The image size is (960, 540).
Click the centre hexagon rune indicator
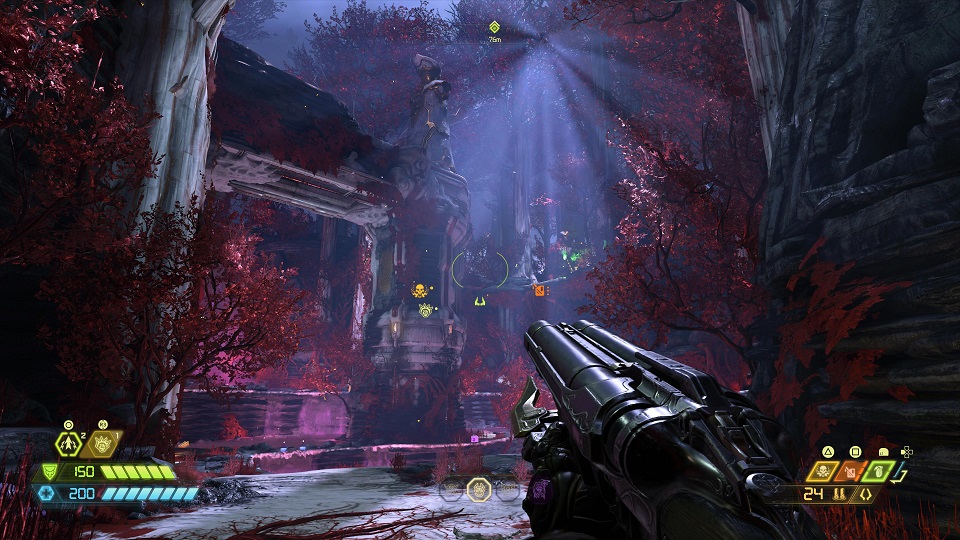click(479, 490)
